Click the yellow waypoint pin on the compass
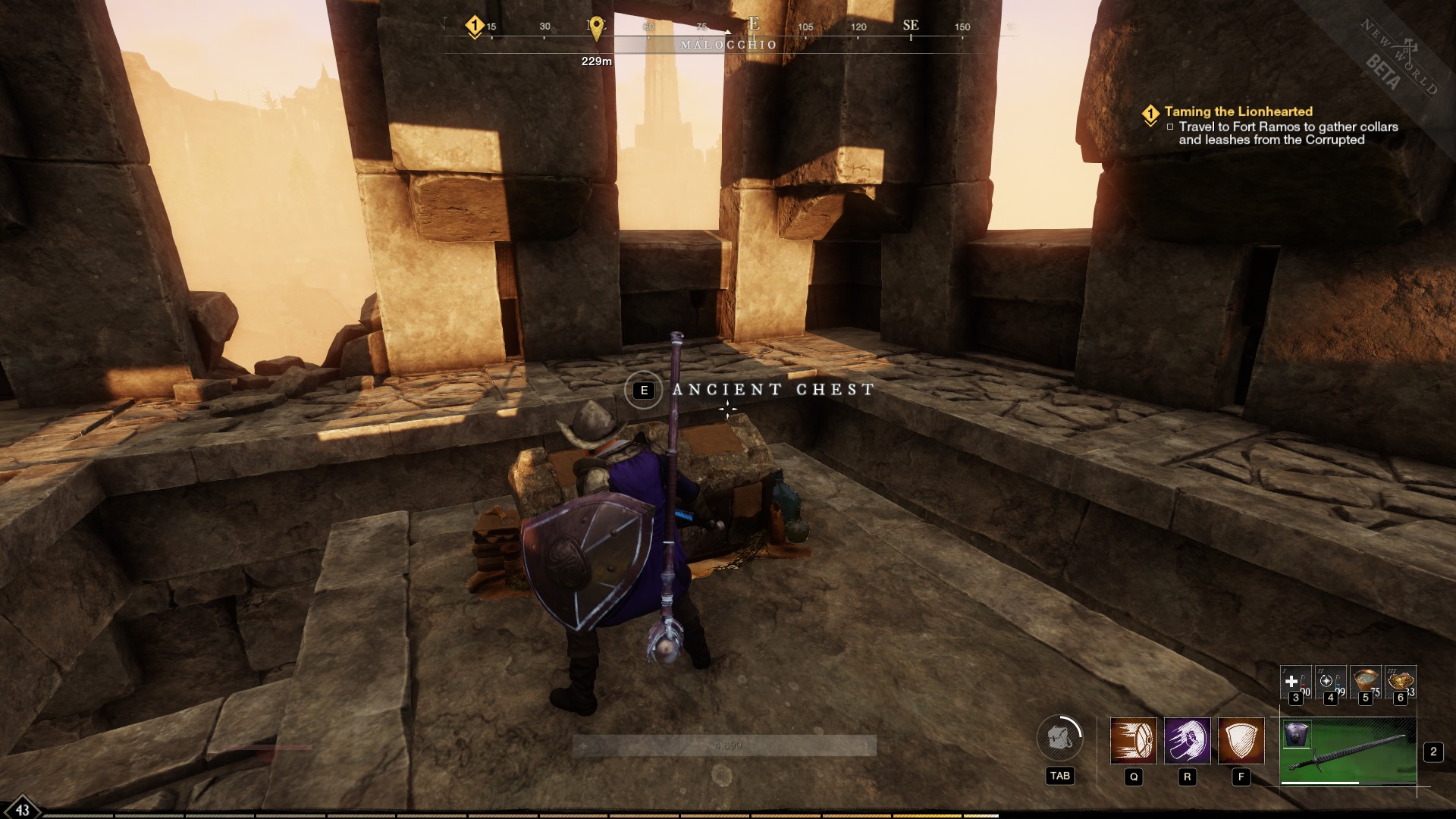Viewport: 1456px width, 819px height. pos(598,28)
